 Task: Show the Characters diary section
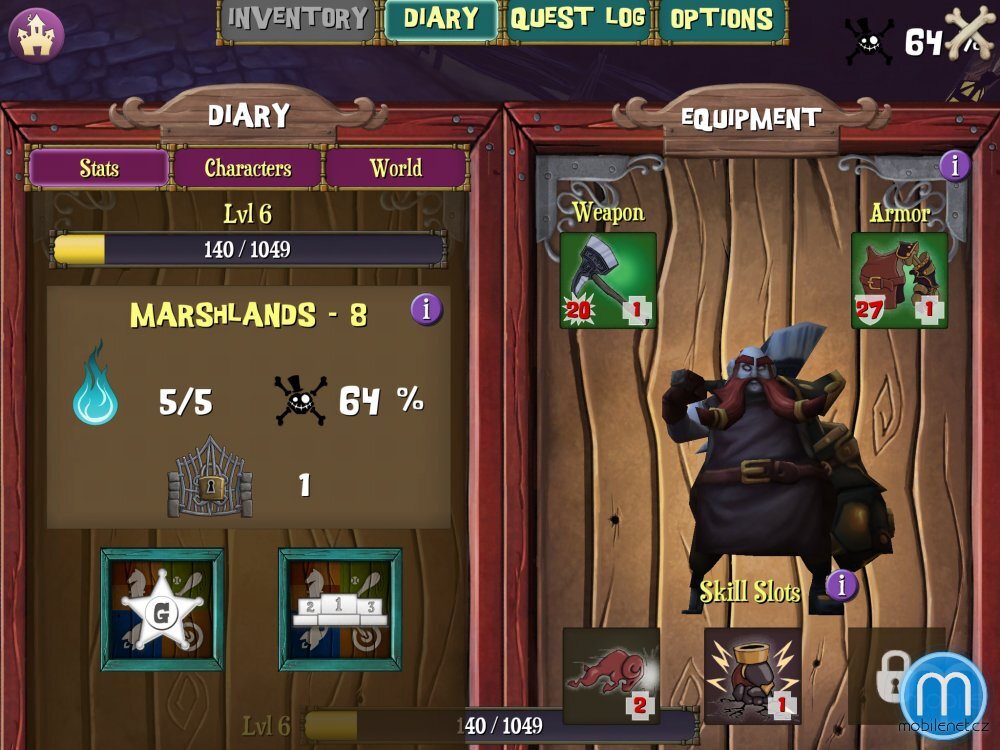point(248,168)
